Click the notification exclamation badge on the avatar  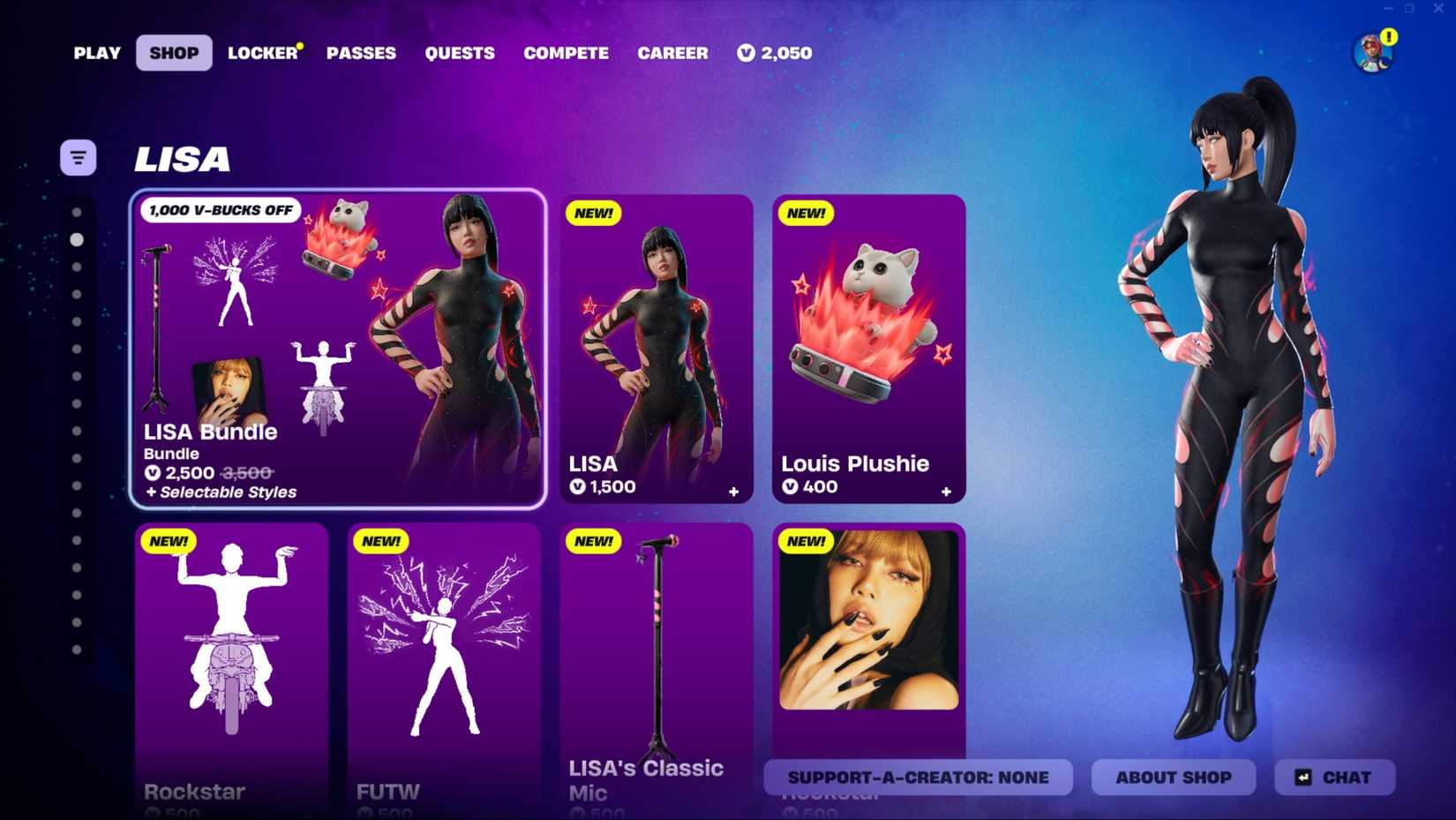(x=1390, y=38)
